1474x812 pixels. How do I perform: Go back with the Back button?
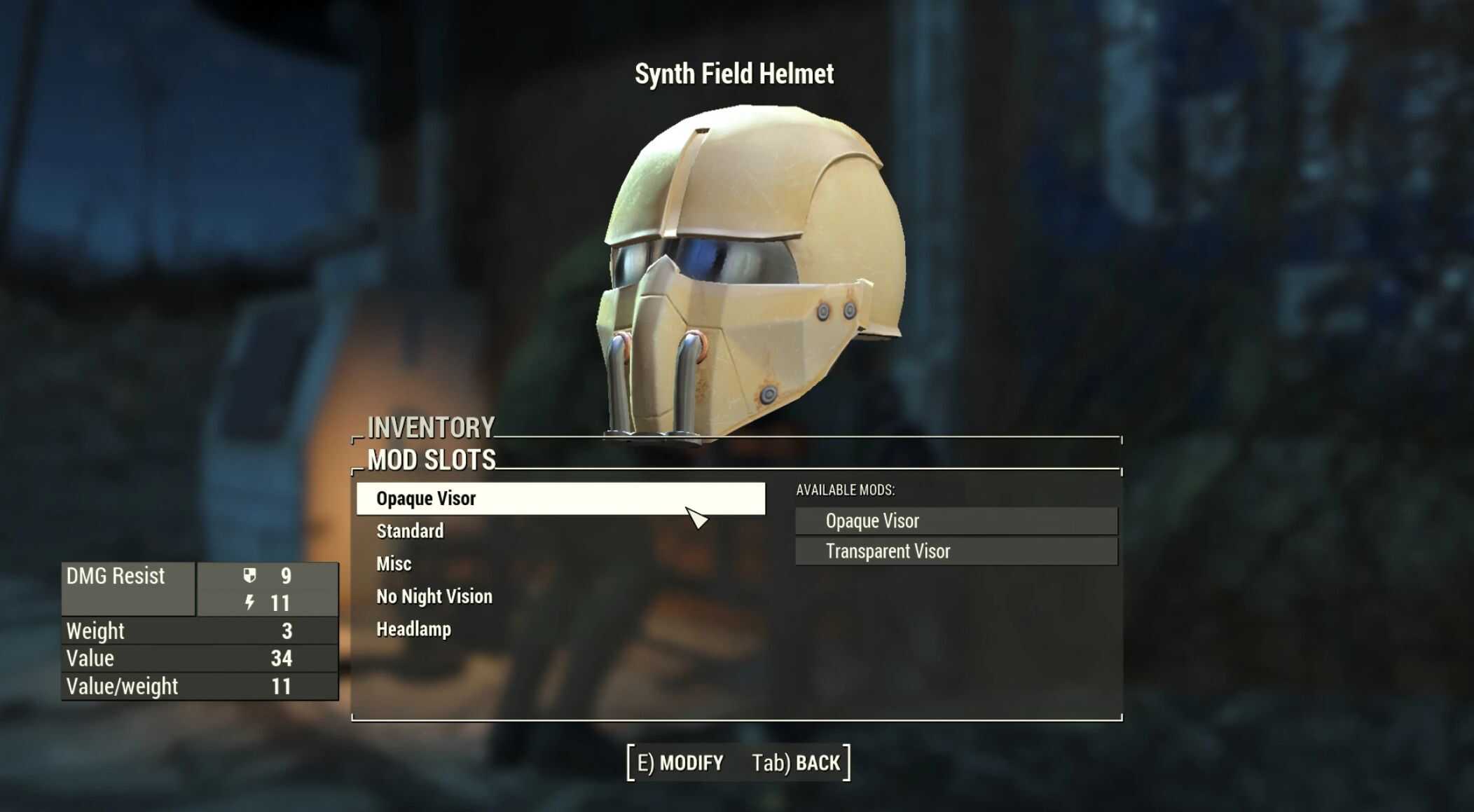pyautogui.click(x=796, y=762)
